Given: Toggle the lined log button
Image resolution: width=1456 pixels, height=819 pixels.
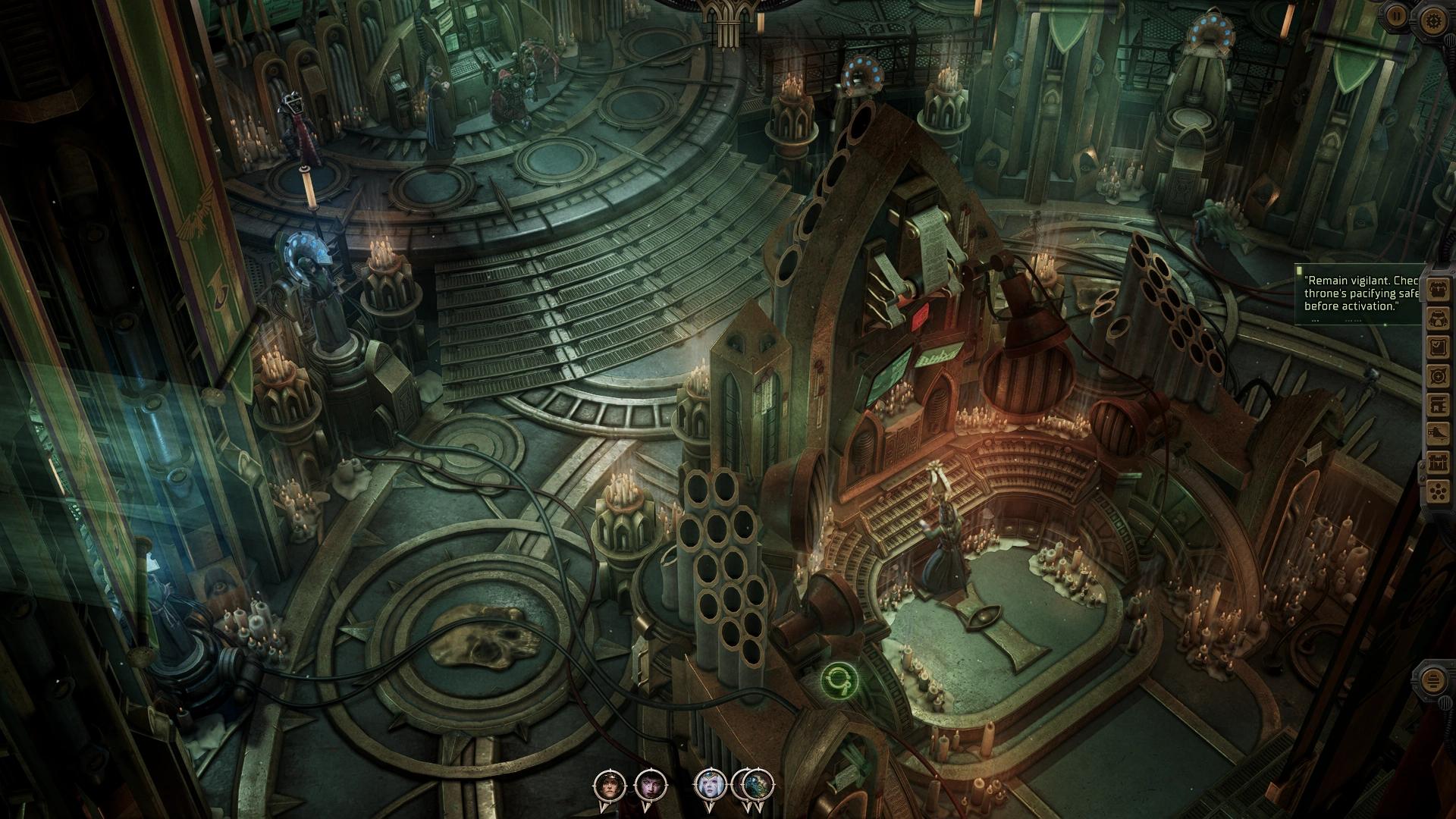Looking at the screenshot, I should (x=1433, y=680).
